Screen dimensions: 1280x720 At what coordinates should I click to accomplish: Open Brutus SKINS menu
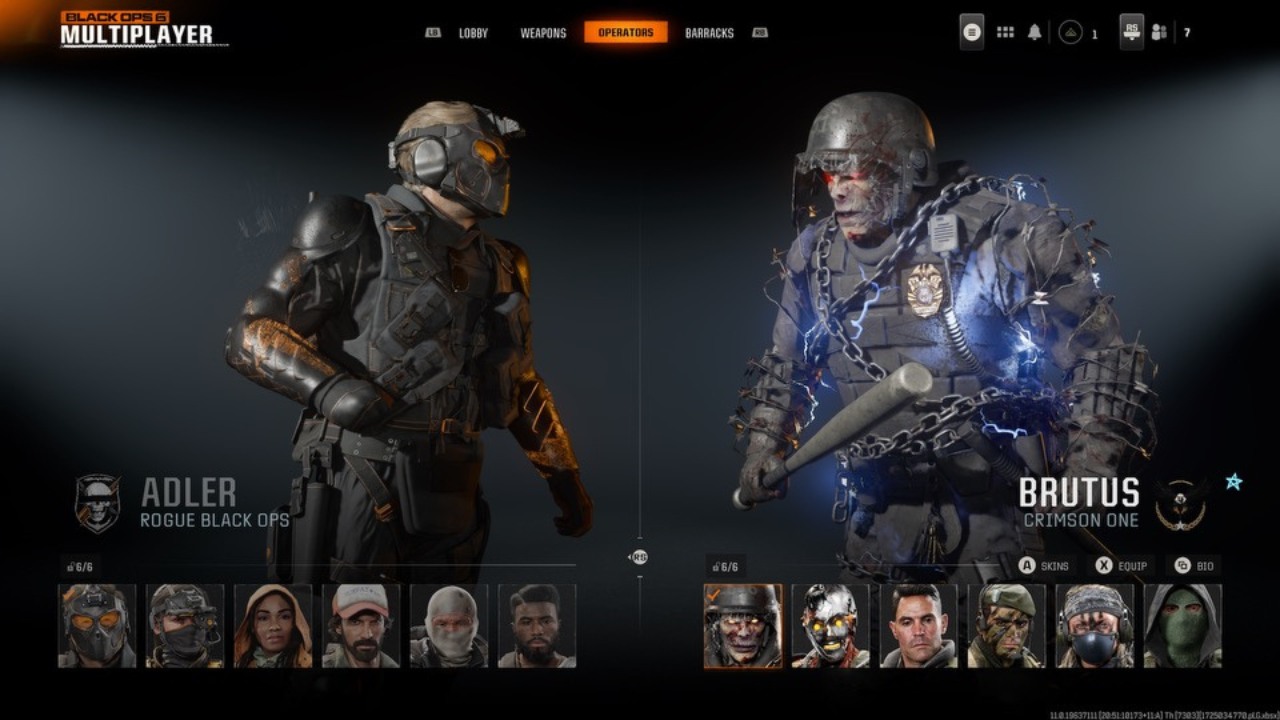pyautogui.click(x=1047, y=565)
